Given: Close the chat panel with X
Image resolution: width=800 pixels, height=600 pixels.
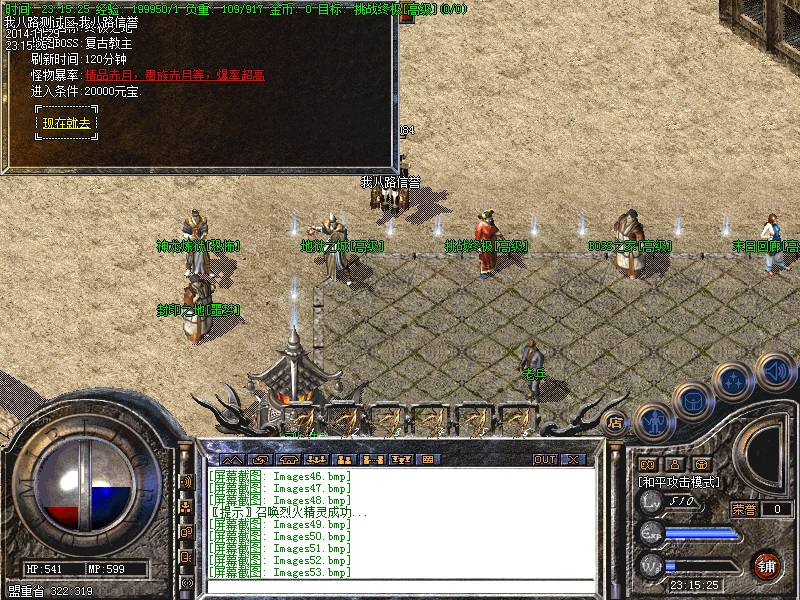Looking at the screenshot, I should click(573, 459).
